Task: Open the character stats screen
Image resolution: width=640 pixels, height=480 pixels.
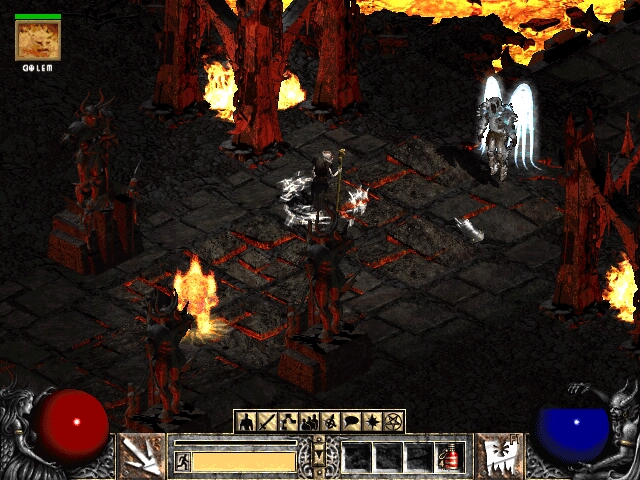Action: 246,421
